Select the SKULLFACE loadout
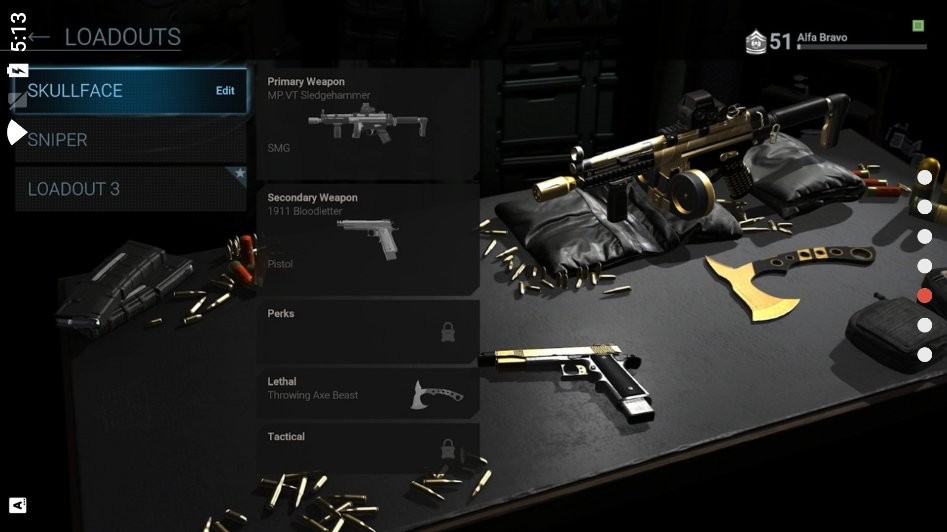This screenshot has width=947, height=532. [110, 91]
